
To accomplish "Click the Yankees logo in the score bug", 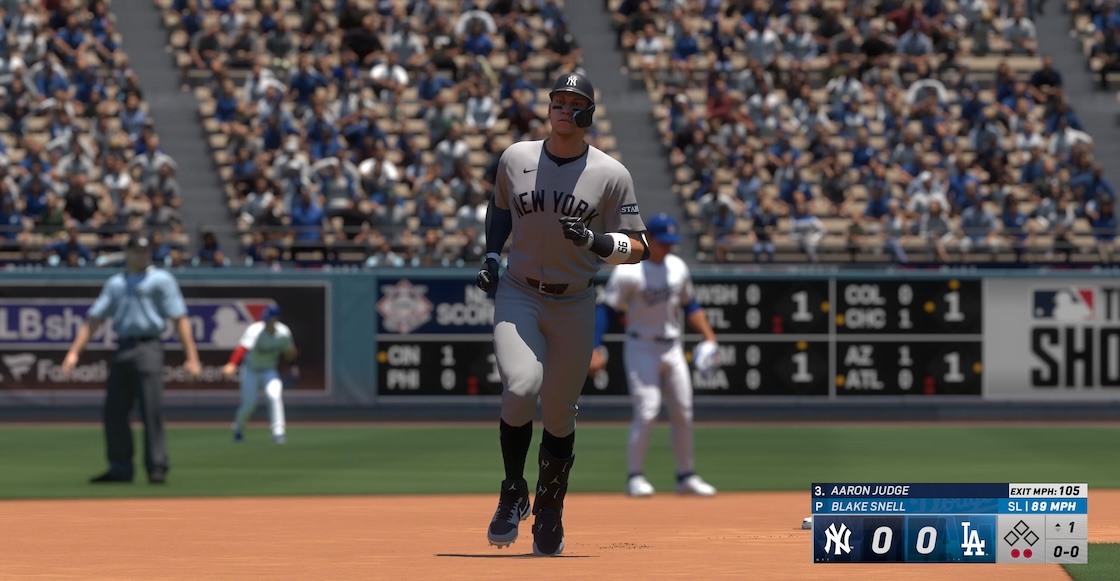I will 837,539.
